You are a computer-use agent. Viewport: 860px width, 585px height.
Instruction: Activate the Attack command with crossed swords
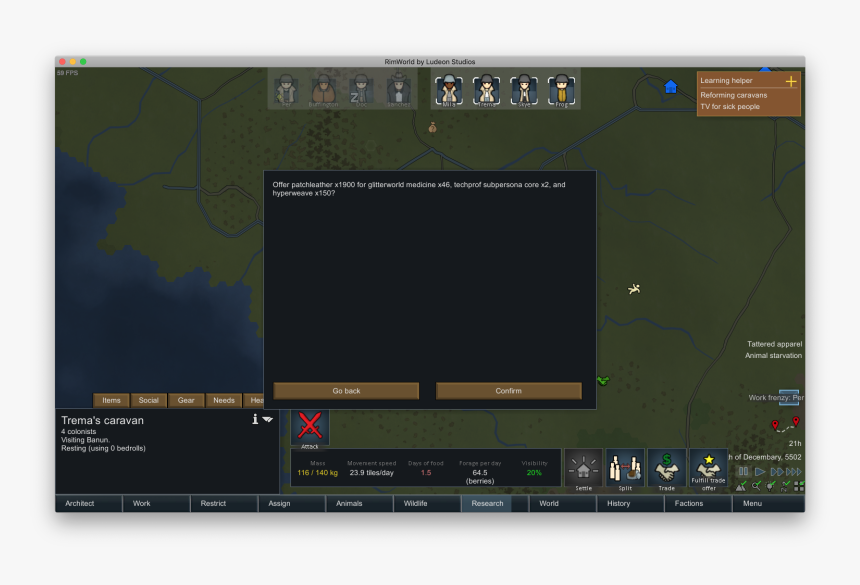pyautogui.click(x=310, y=427)
